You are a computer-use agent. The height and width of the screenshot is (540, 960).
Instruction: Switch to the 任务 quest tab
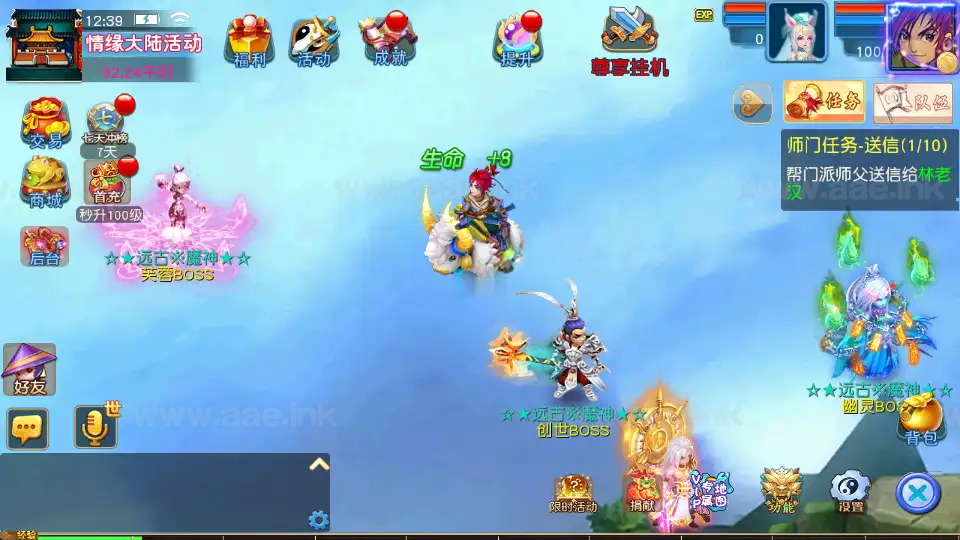point(824,101)
